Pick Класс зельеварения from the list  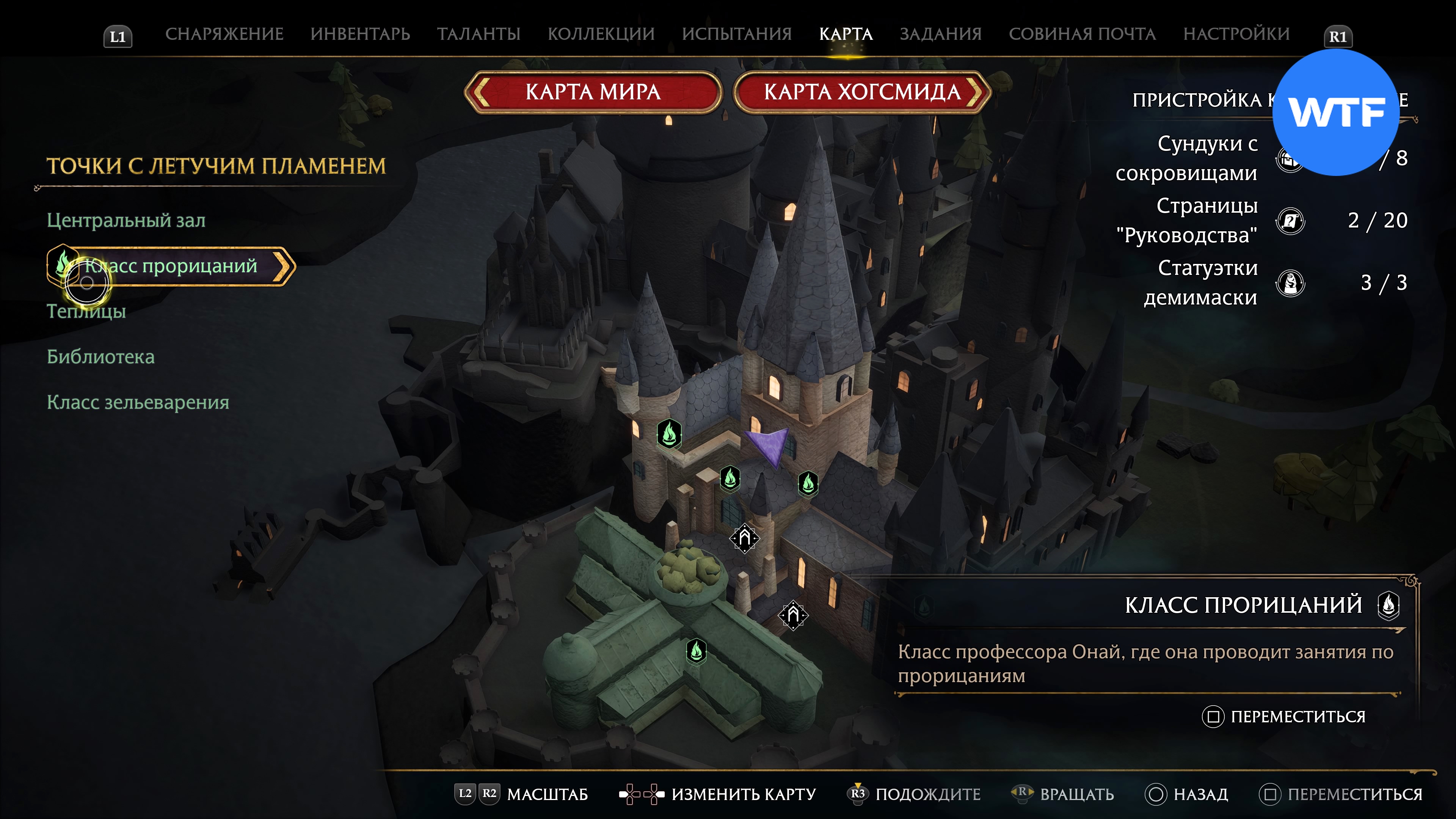tap(138, 402)
